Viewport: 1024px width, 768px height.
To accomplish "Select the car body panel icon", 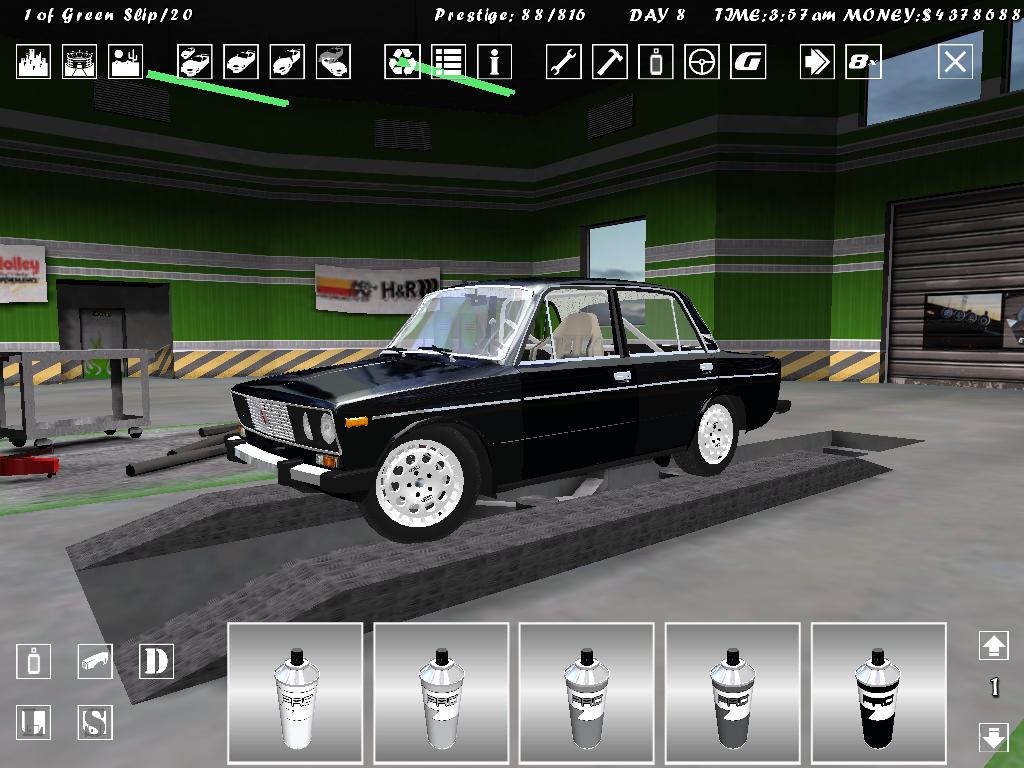I will (x=95, y=661).
